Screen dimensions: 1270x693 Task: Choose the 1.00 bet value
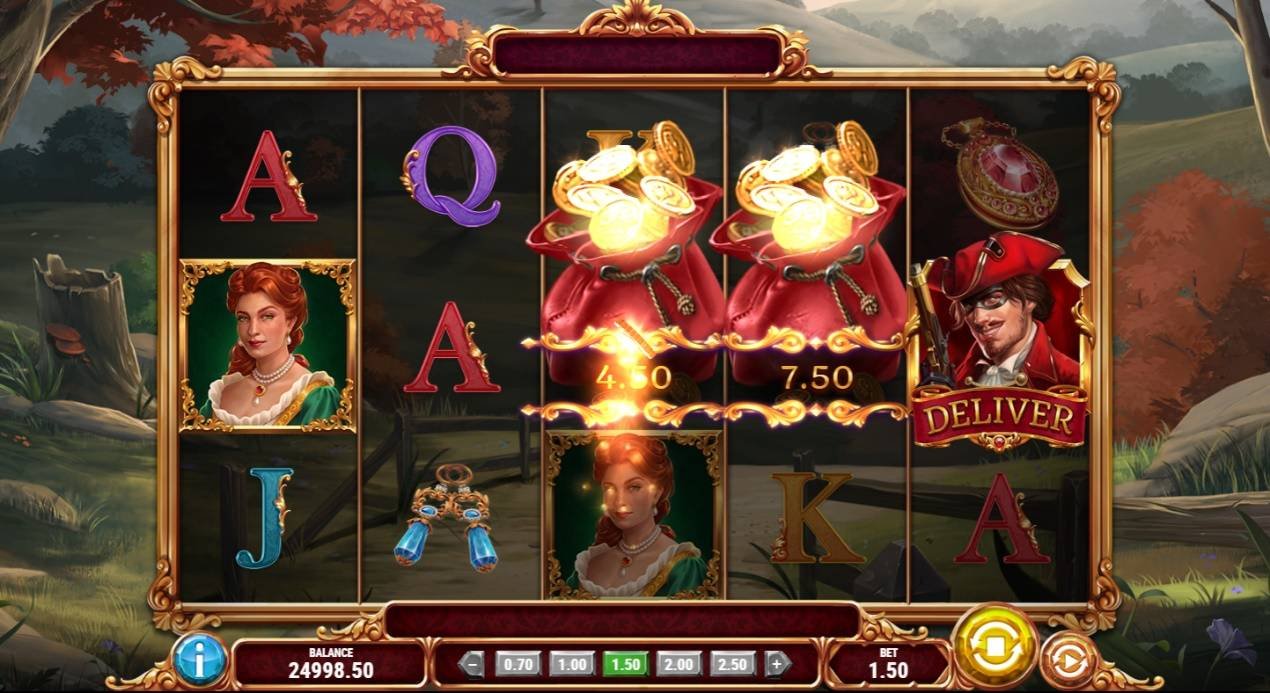(572, 663)
